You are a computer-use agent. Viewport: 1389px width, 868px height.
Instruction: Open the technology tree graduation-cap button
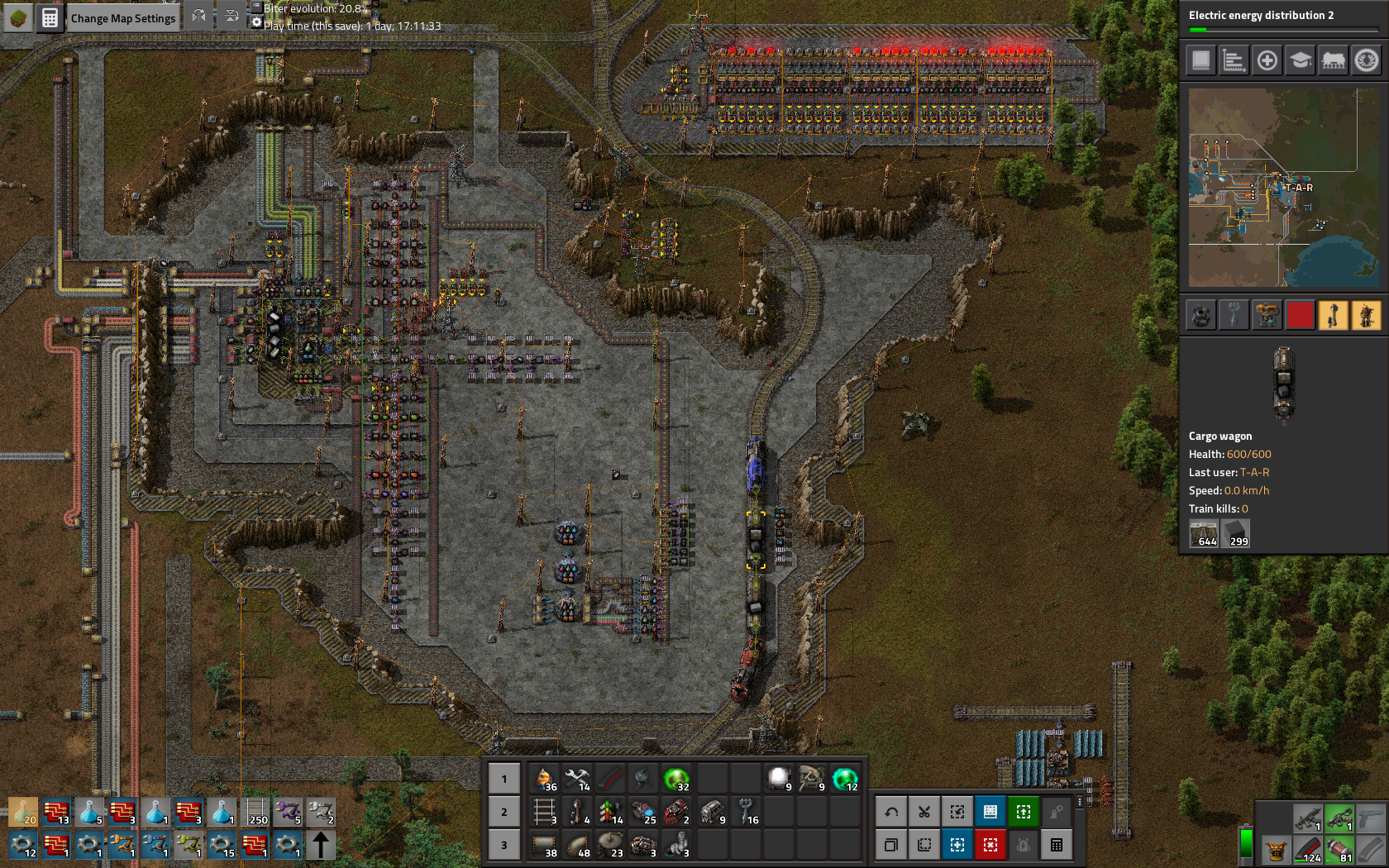point(1300,60)
